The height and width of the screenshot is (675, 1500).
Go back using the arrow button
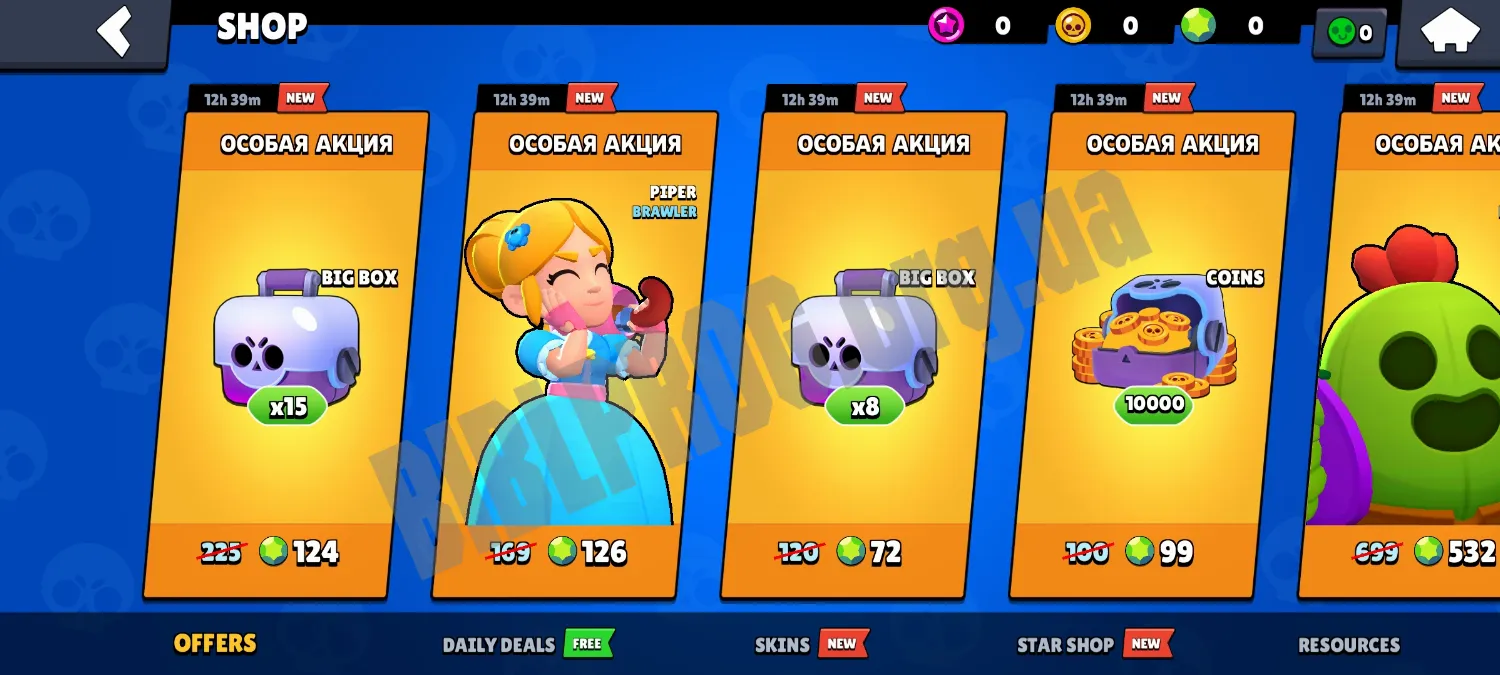point(113,31)
